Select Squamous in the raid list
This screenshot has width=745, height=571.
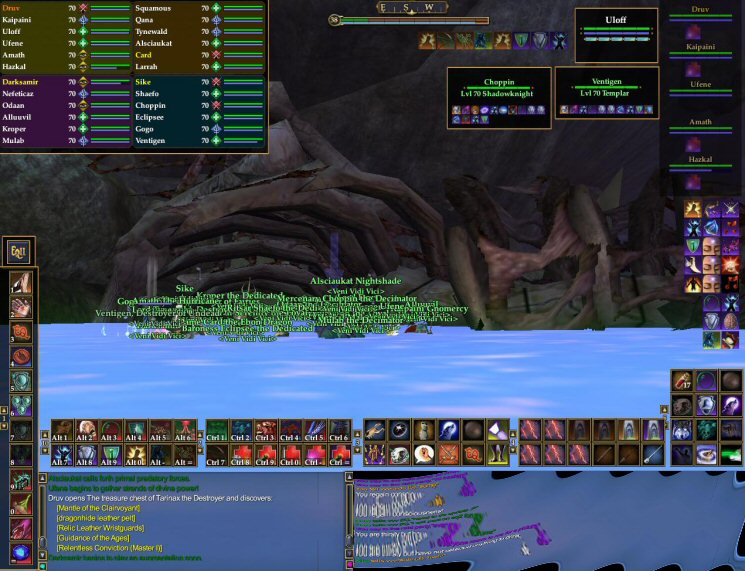pyautogui.click(x=154, y=8)
